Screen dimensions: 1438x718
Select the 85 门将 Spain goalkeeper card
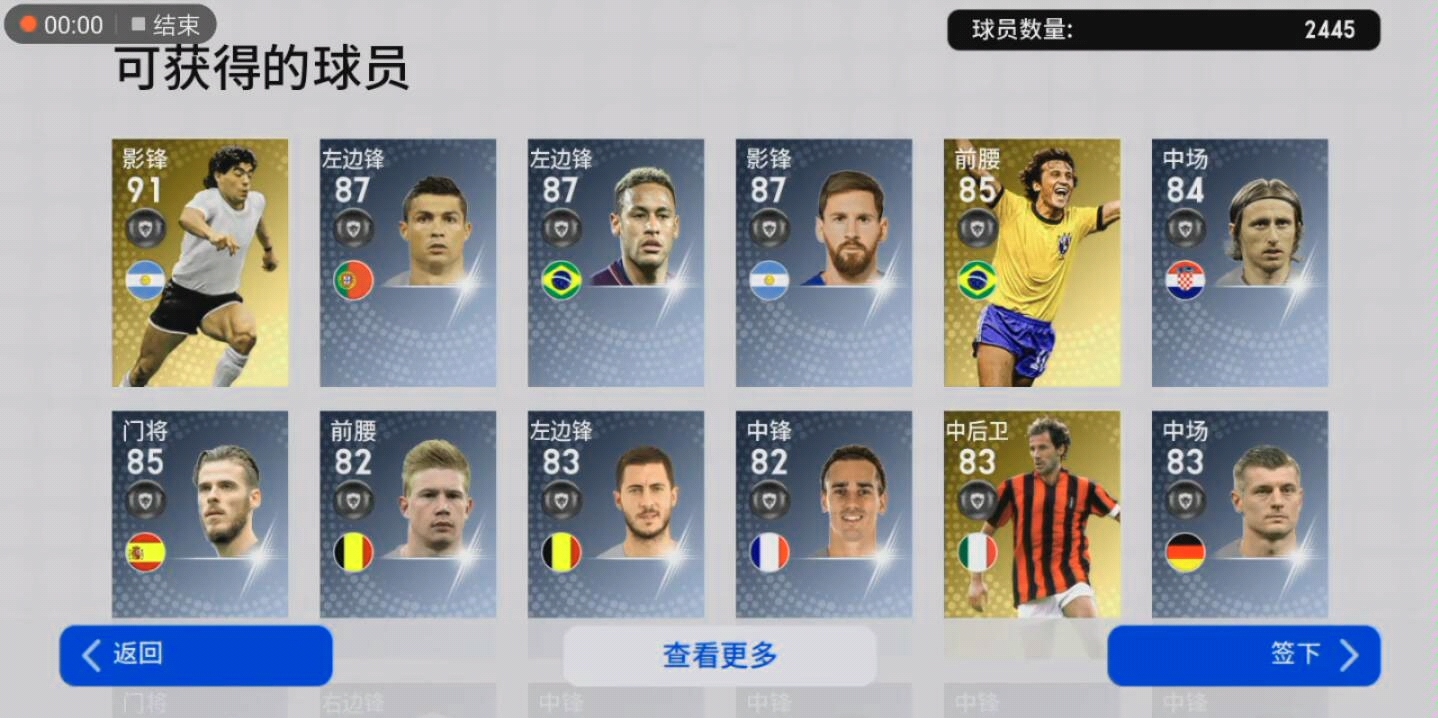click(x=200, y=514)
